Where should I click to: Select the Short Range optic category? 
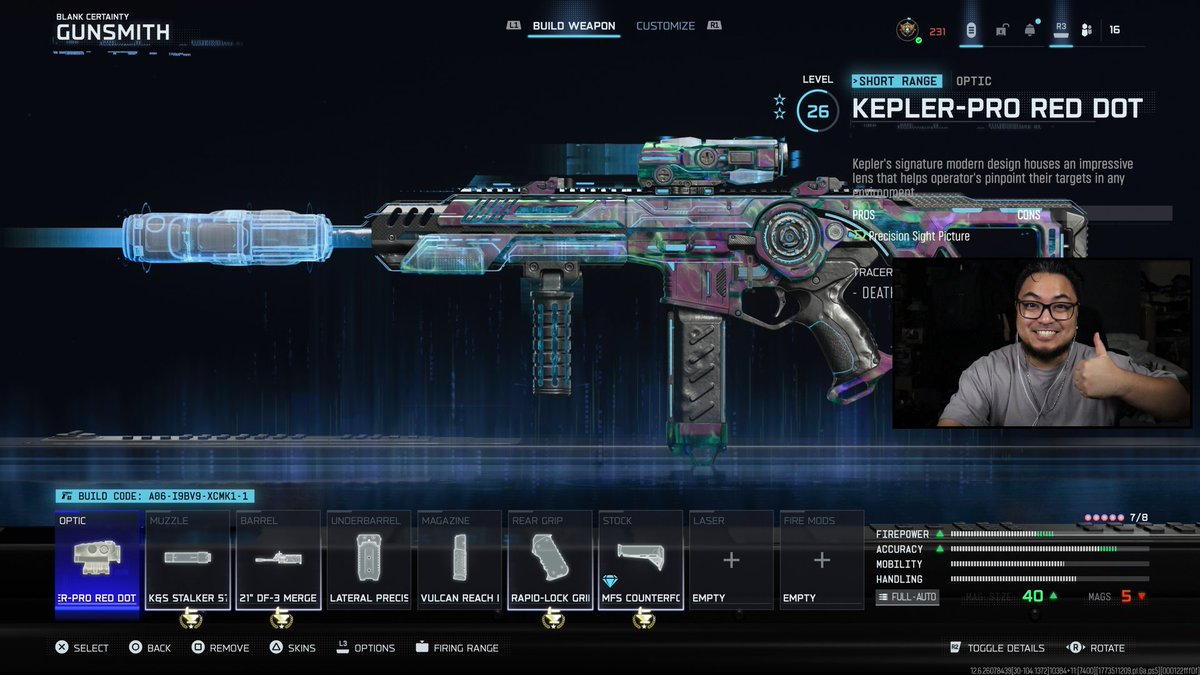pos(896,81)
